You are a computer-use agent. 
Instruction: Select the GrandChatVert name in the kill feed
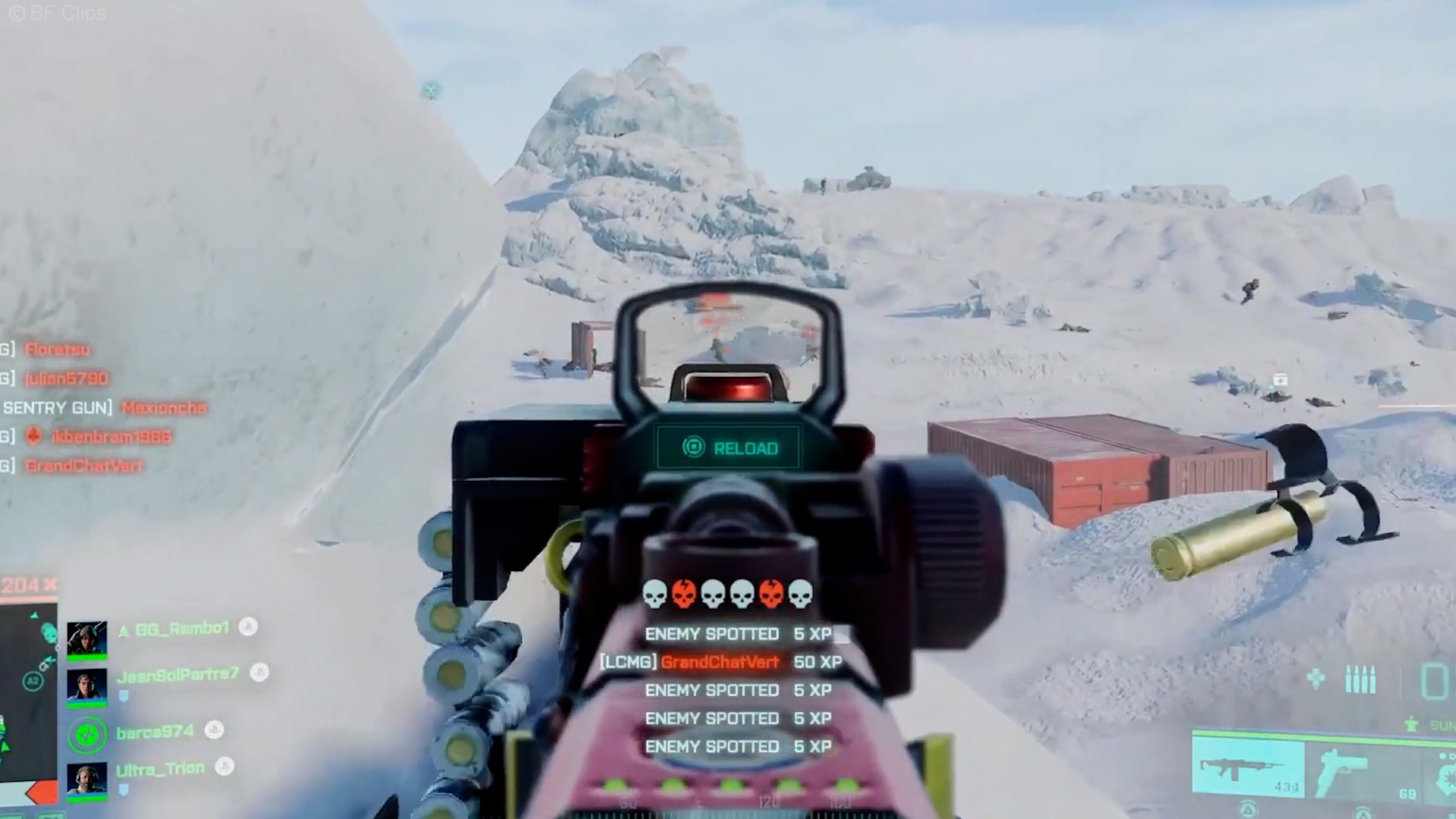85,466
